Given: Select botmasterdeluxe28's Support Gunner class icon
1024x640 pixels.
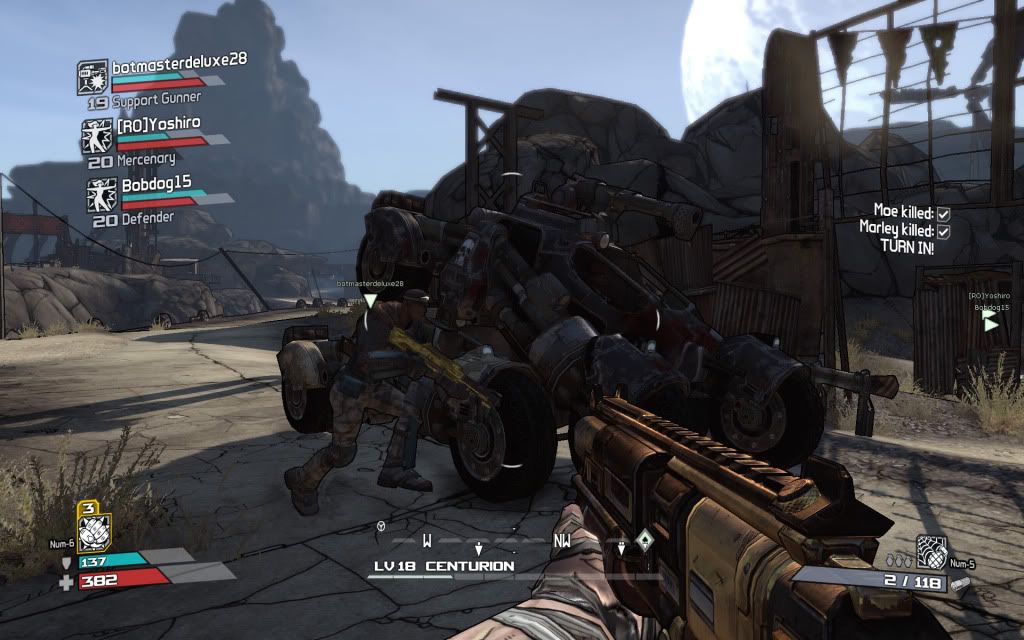Looking at the screenshot, I should coord(92,77).
